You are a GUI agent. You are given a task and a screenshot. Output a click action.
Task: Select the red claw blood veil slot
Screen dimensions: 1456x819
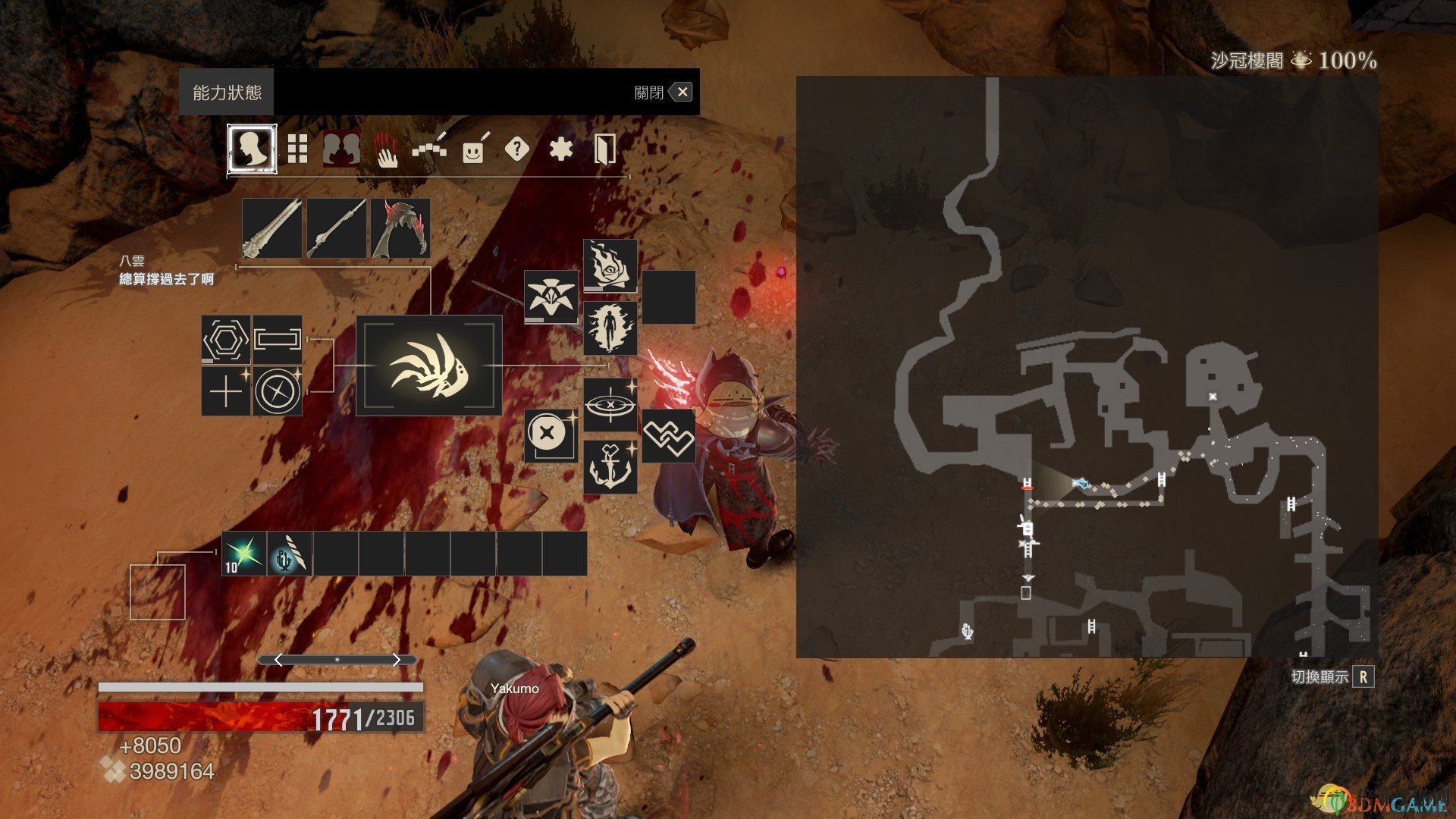click(400, 228)
